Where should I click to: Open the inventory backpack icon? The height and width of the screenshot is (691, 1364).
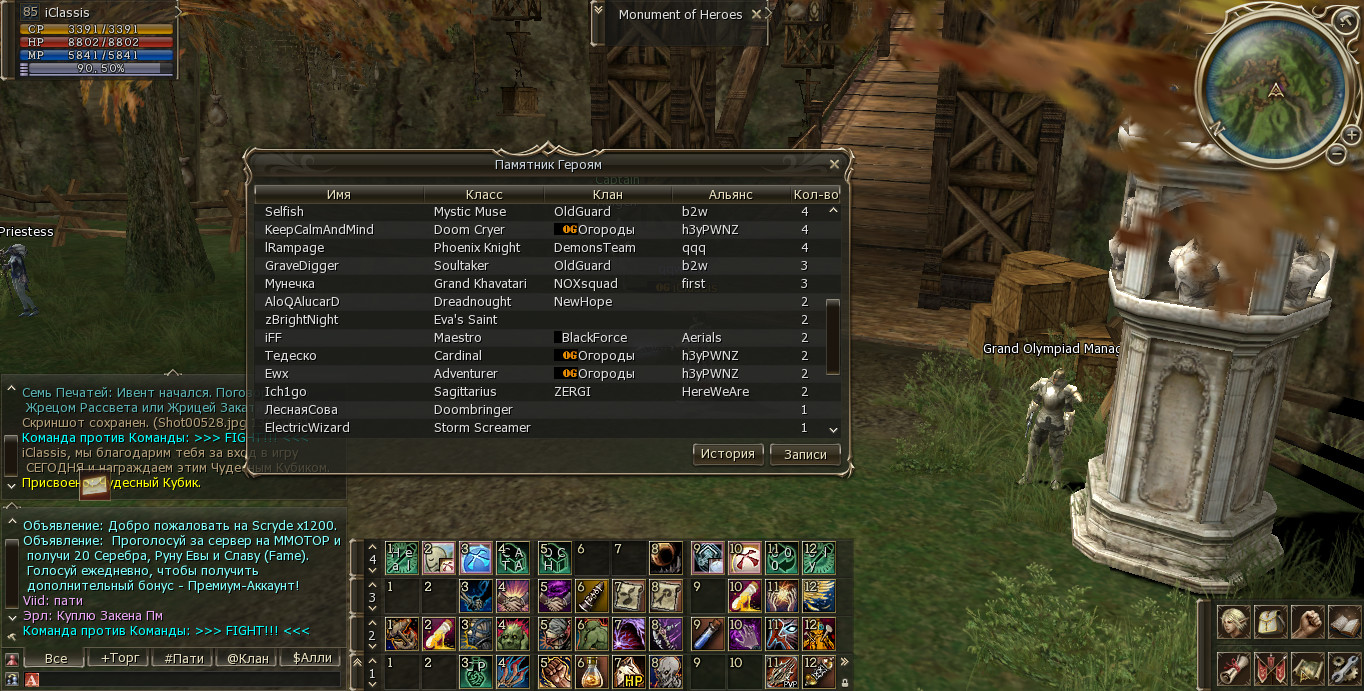click(1270, 622)
